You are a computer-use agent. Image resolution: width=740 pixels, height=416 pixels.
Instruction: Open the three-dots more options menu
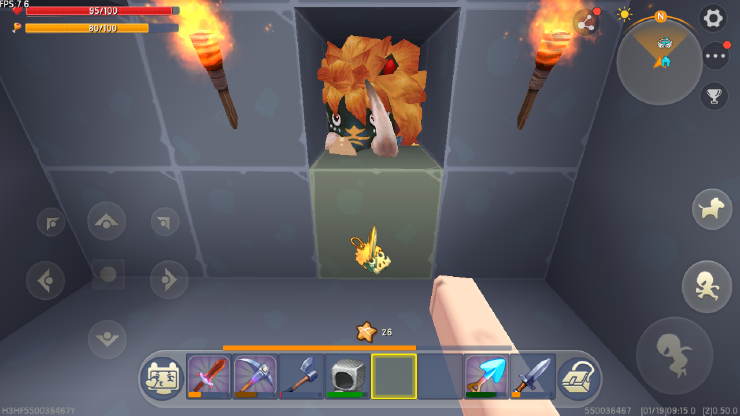[x=714, y=56]
